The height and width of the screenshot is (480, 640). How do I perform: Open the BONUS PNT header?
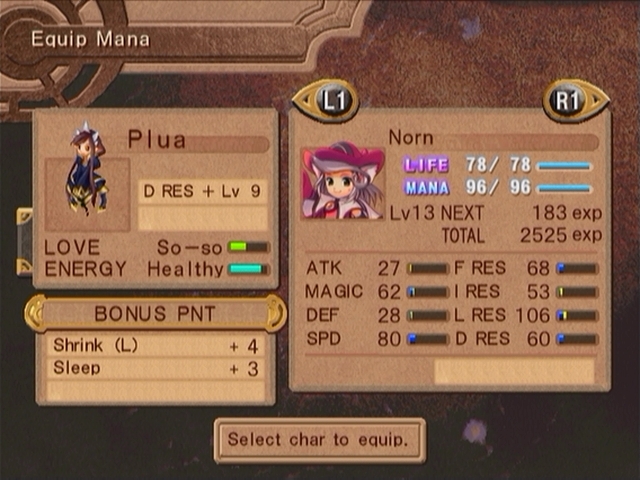coord(156,314)
